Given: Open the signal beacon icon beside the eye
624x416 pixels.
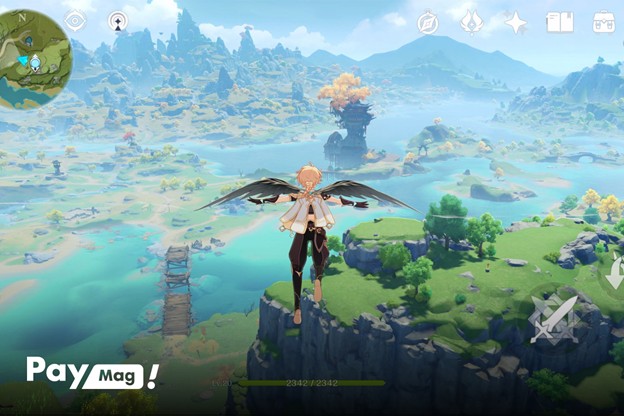Looking at the screenshot, I should tap(118, 21).
